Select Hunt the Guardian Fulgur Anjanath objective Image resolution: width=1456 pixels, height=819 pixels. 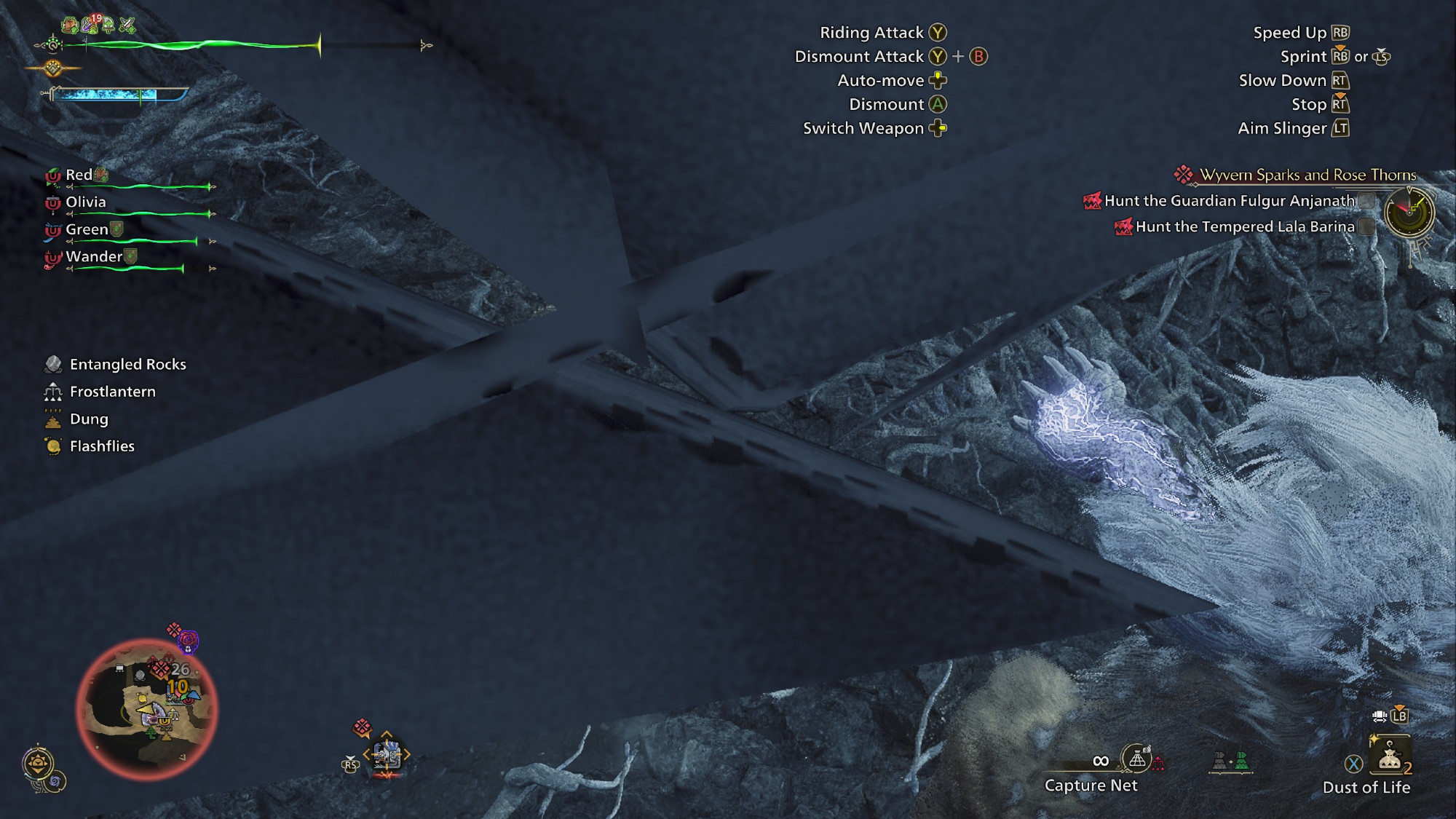(1229, 201)
